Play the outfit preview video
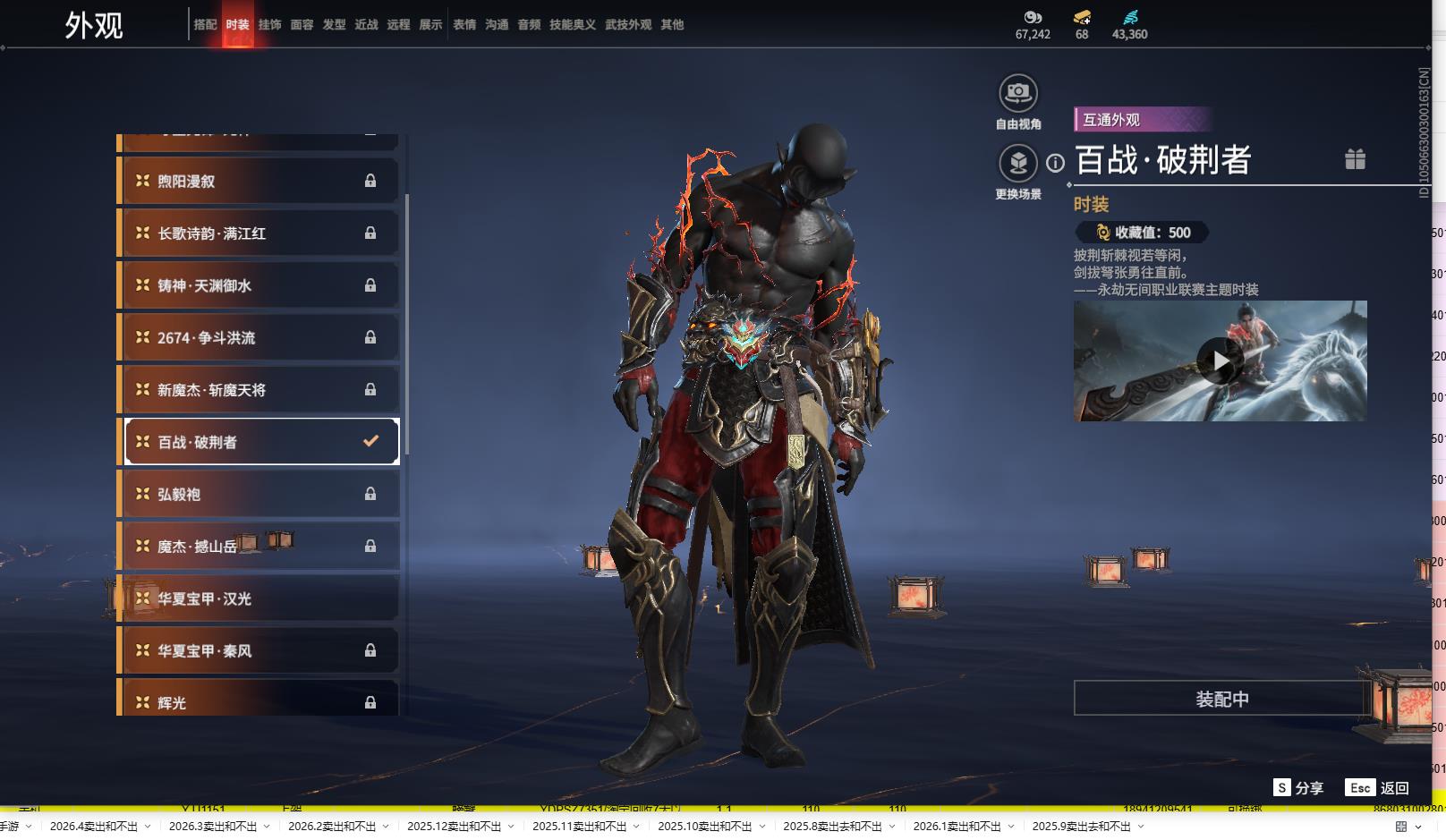This screenshot has height=840, width=1446. point(1220,361)
